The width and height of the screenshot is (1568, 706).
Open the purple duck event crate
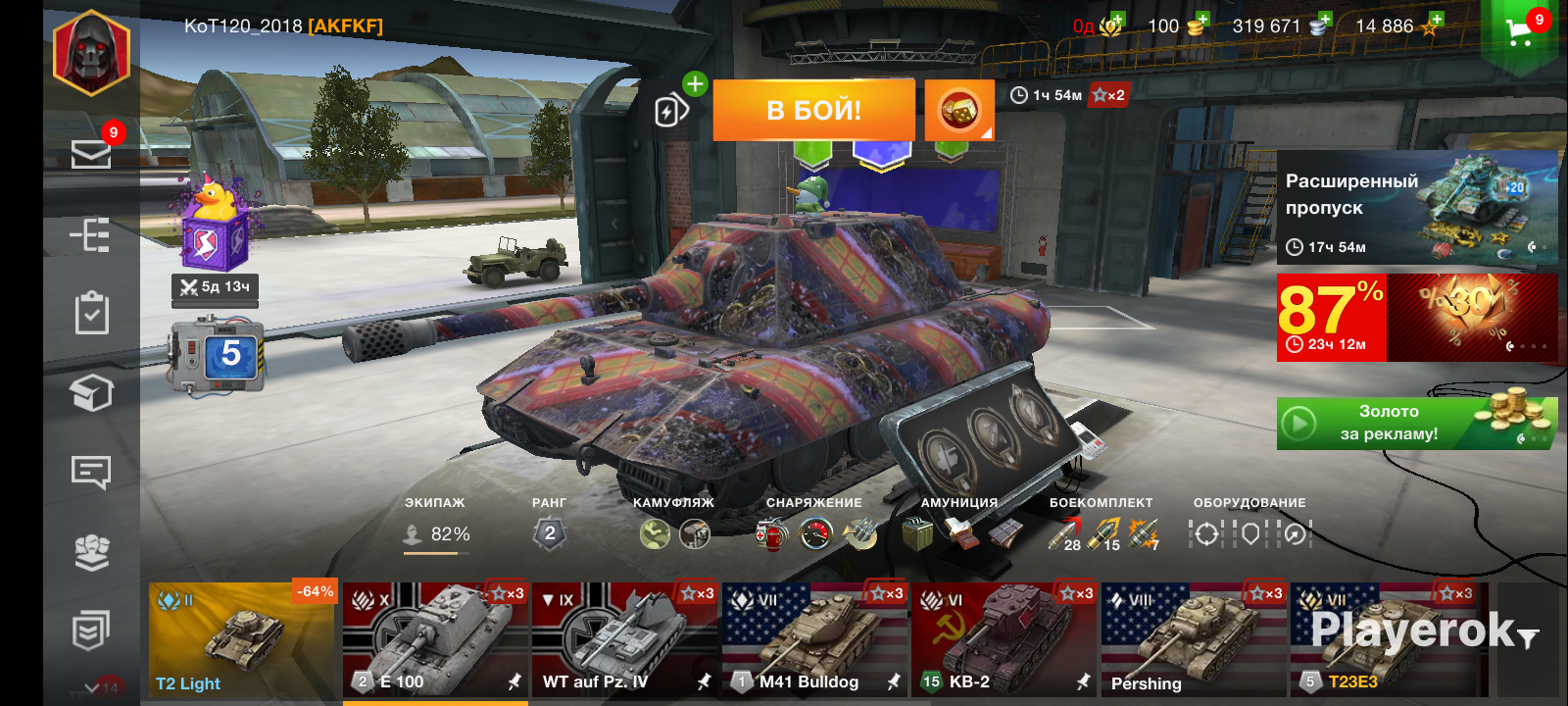click(215, 230)
